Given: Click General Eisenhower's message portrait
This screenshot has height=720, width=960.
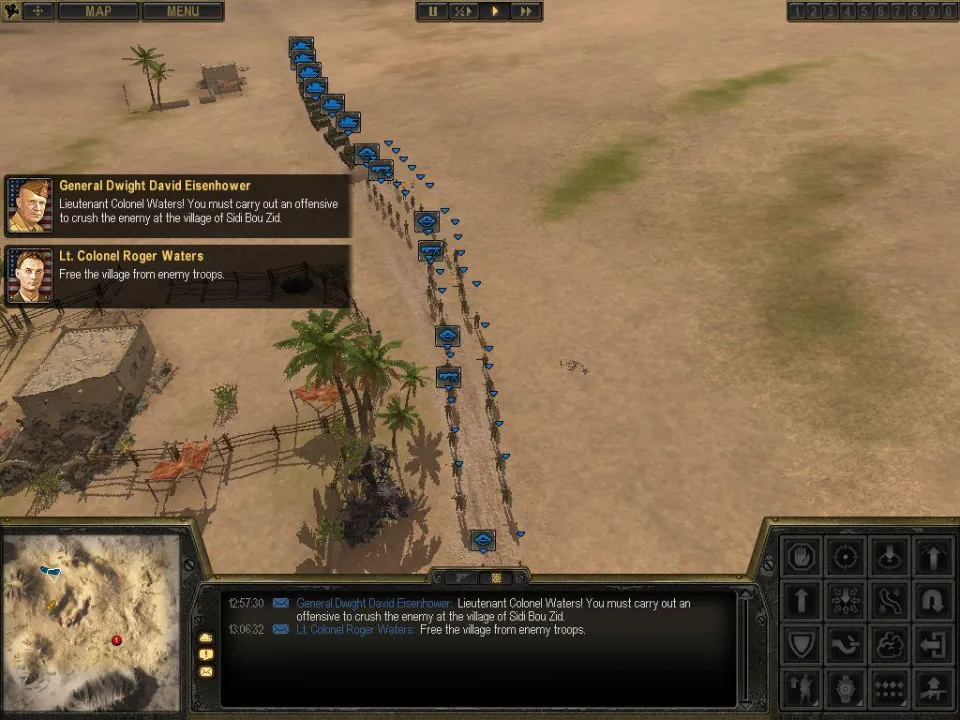Looking at the screenshot, I should [x=29, y=205].
